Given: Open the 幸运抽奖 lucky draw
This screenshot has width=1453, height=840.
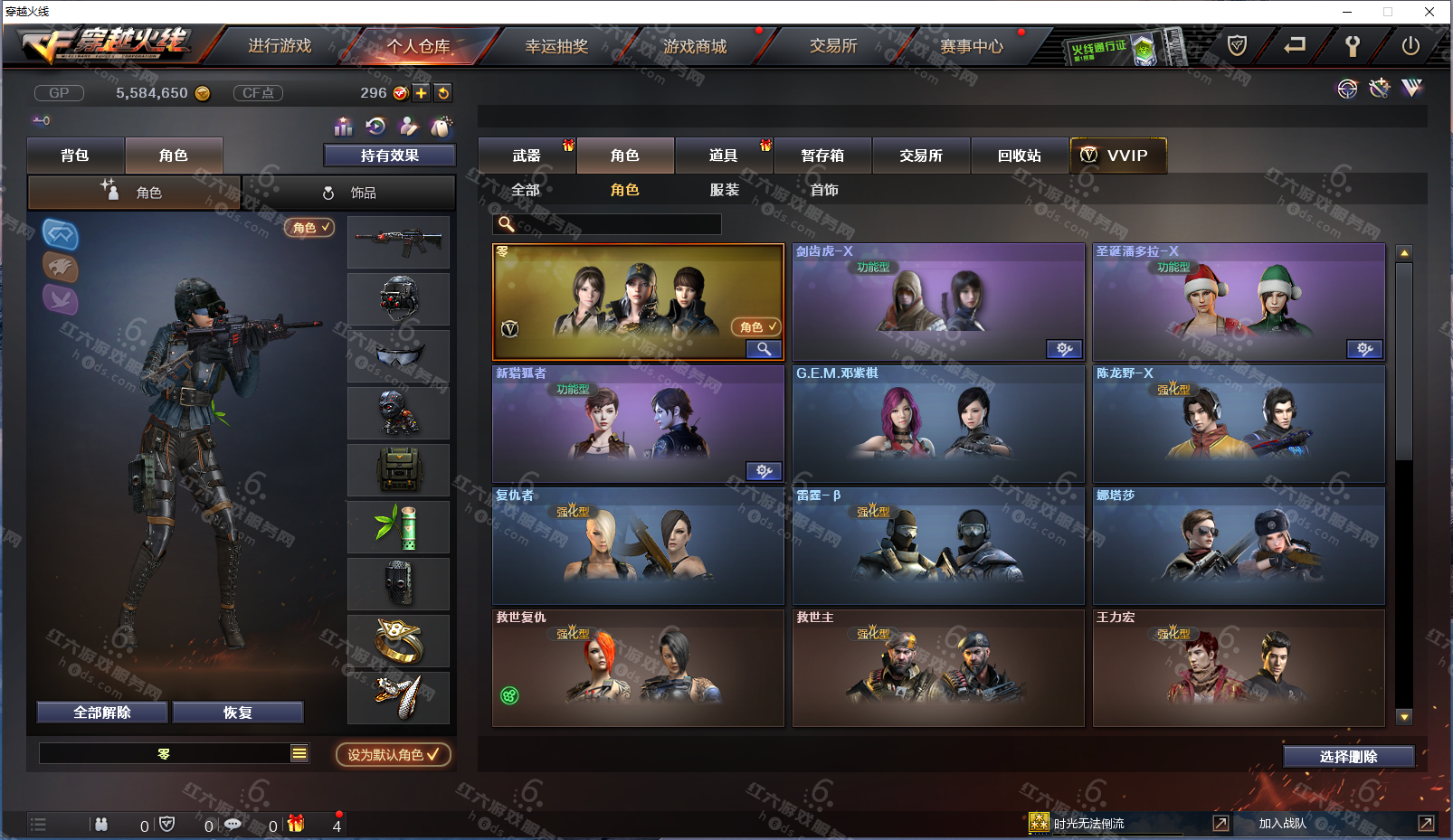Looking at the screenshot, I should (556, 46).
